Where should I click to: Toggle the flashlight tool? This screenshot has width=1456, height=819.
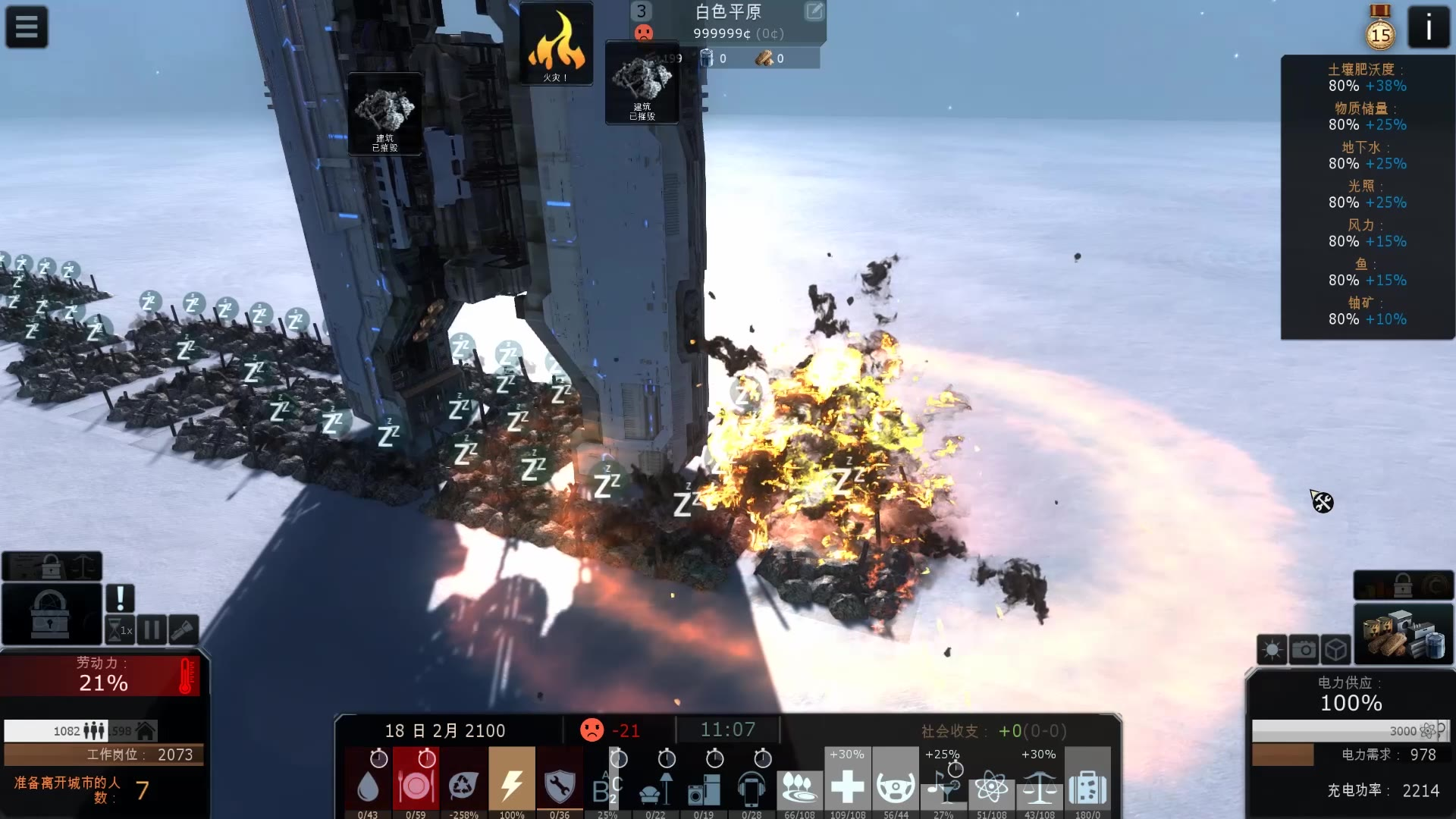tap(184, 630)
